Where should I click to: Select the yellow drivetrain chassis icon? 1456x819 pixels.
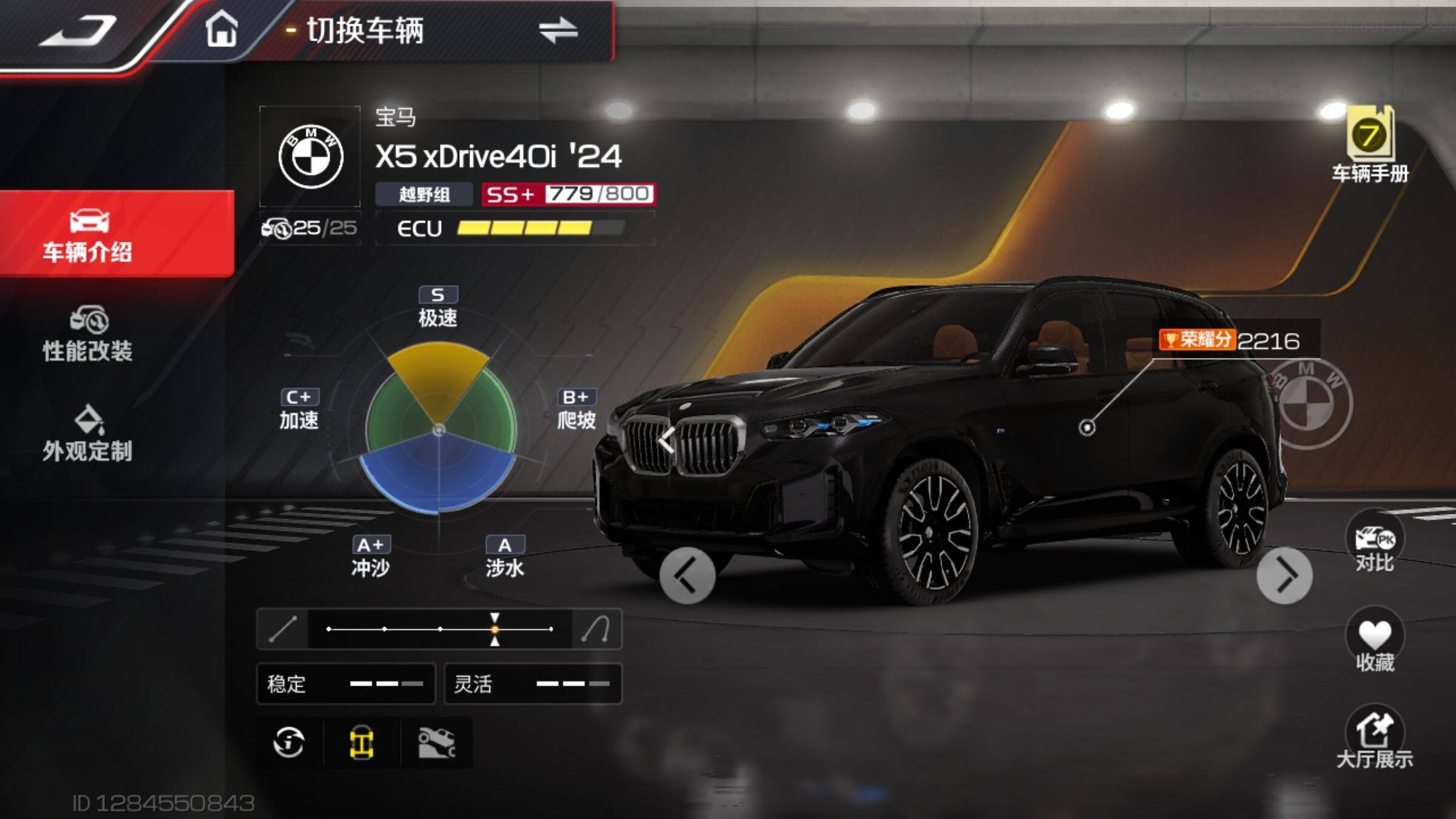coord(362,743)
